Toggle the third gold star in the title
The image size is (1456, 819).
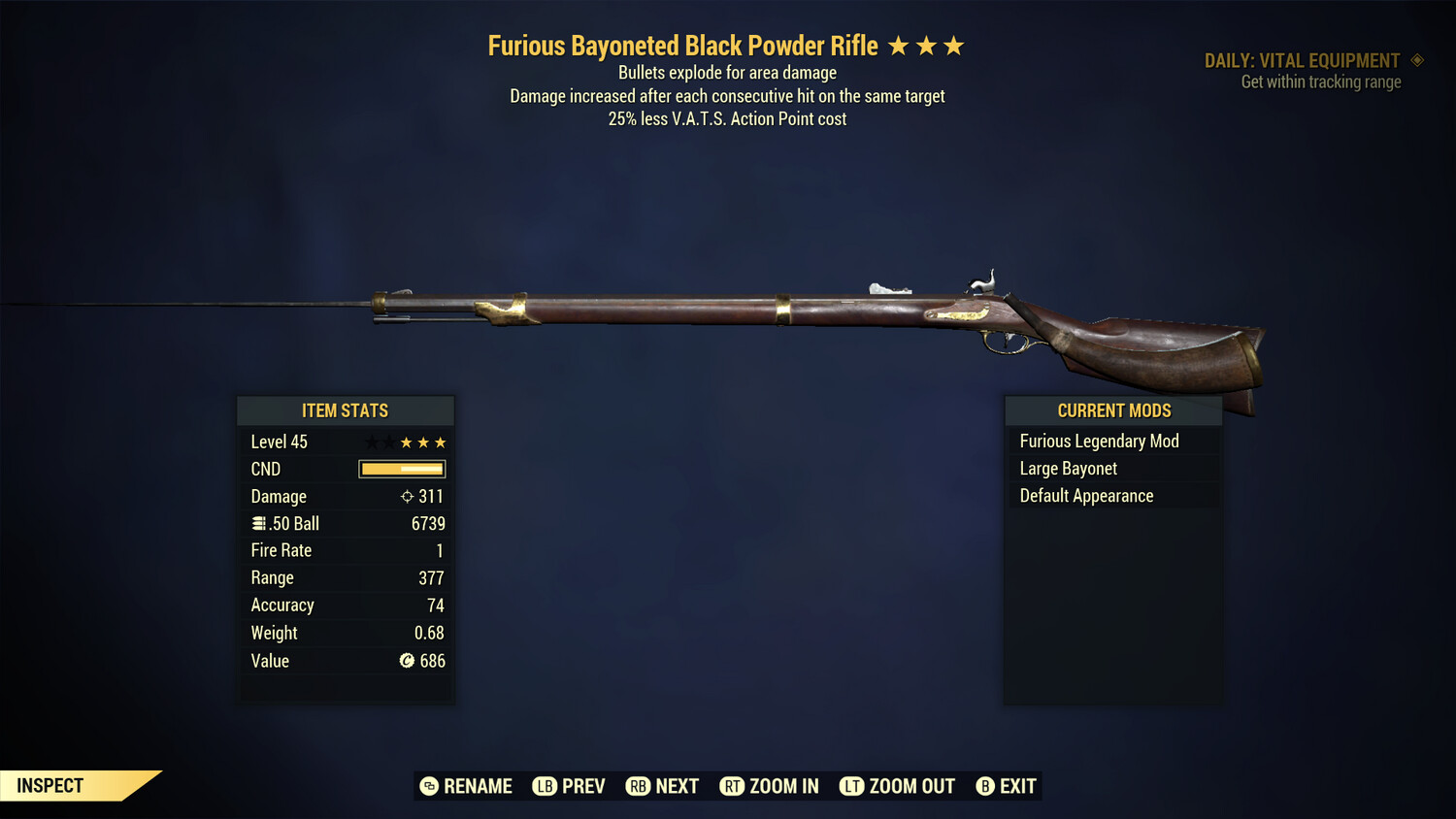click(x=955, y=46)
